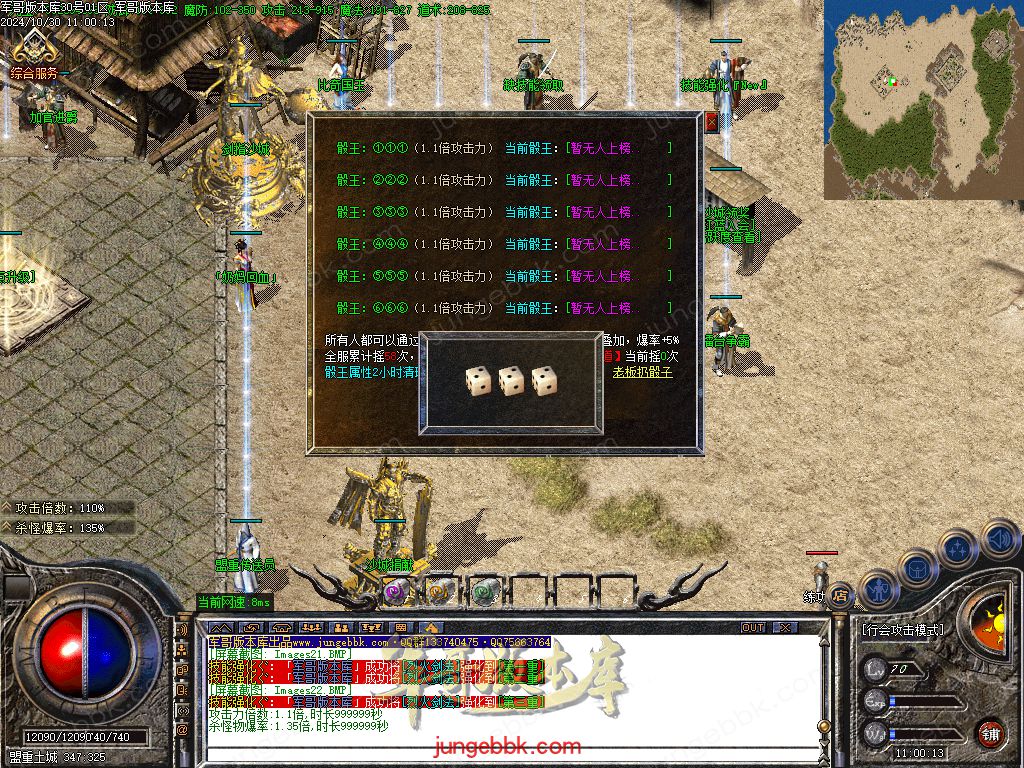
Task: Use the purple swirl item in hotbar
Action: (x=394, y=590)
